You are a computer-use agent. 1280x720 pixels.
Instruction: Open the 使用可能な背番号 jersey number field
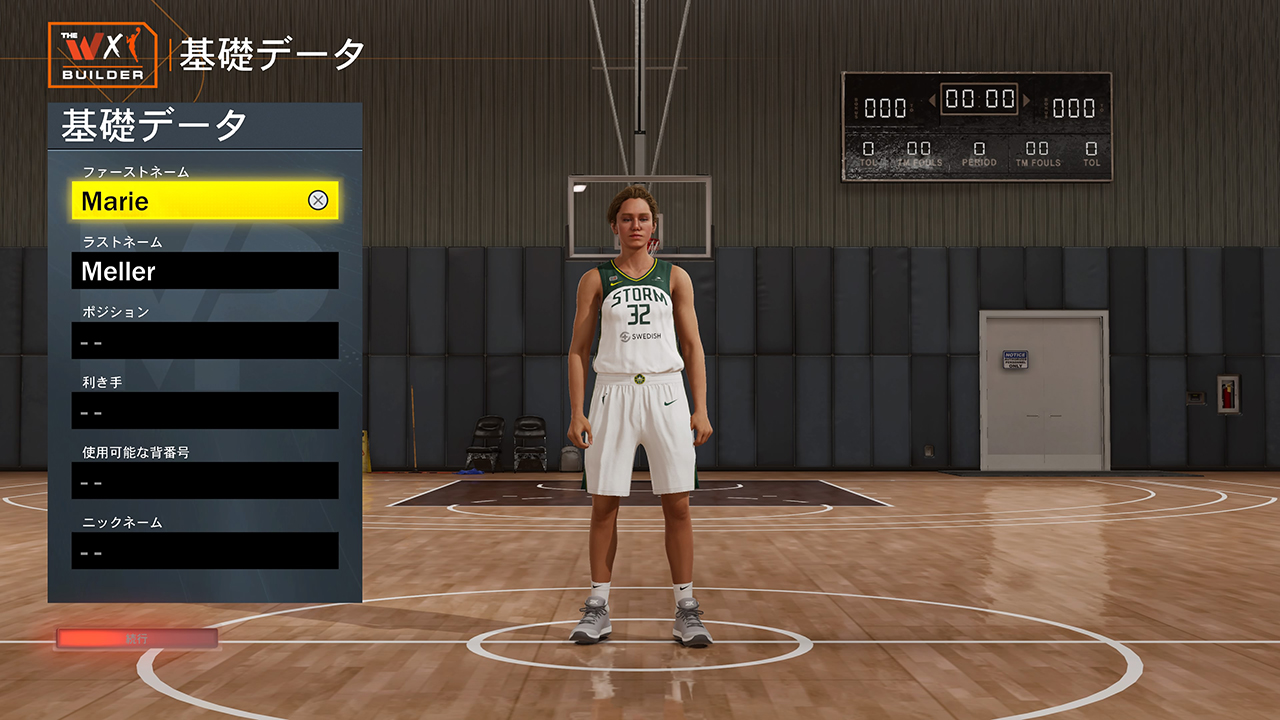(204, 481)
